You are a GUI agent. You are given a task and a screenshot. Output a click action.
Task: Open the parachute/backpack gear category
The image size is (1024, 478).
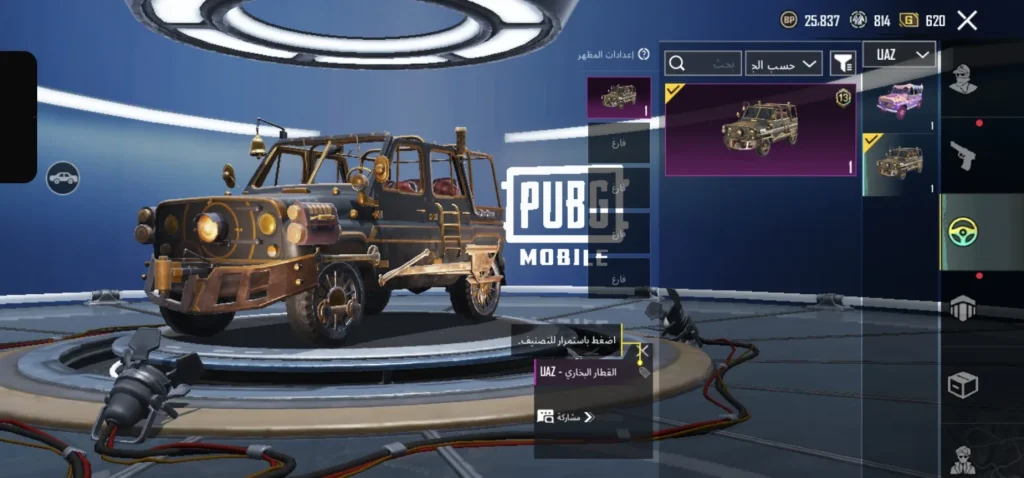(x=963, y=308)
